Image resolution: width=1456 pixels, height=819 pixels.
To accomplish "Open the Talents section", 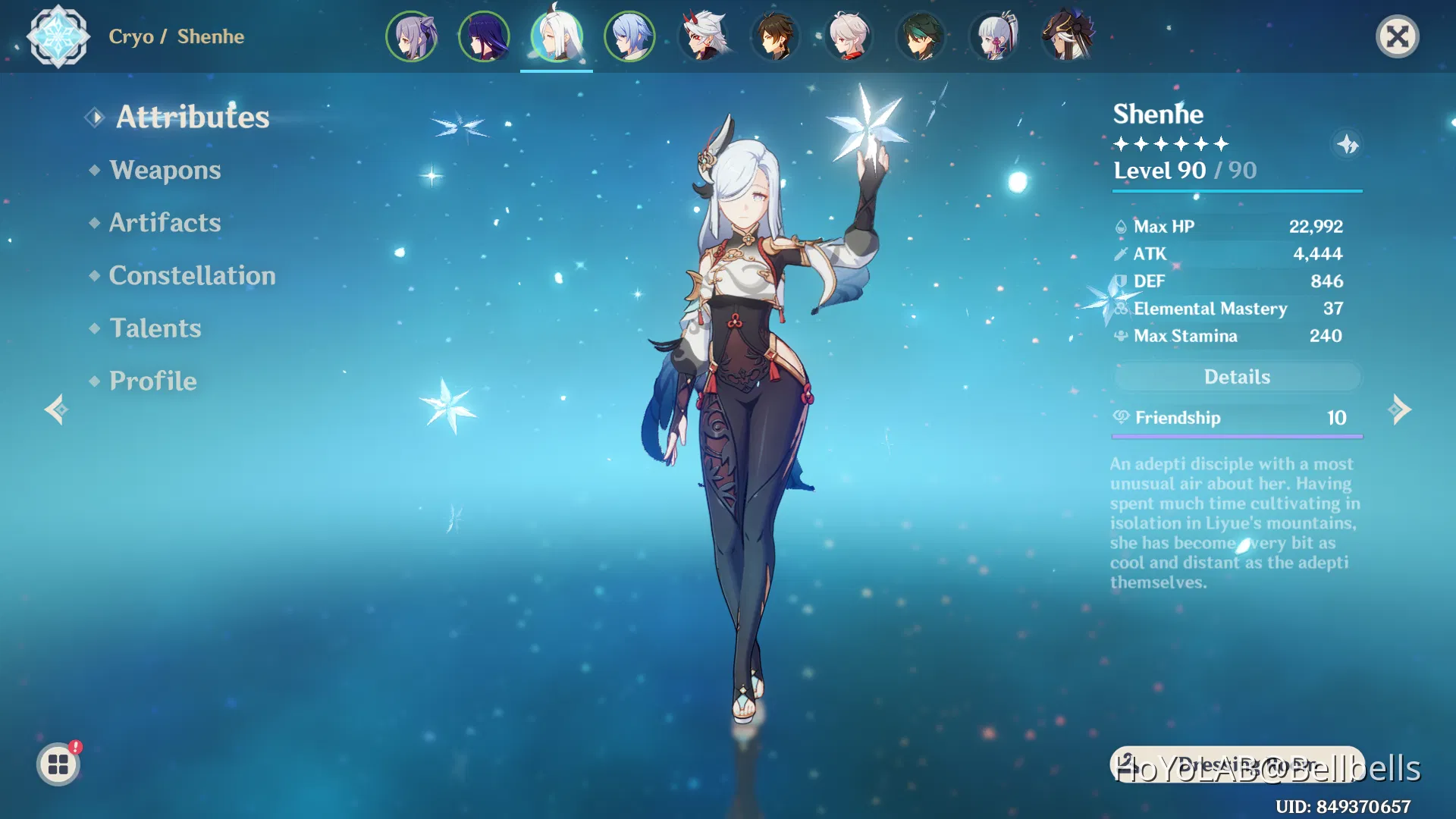I will coord(155,328).
